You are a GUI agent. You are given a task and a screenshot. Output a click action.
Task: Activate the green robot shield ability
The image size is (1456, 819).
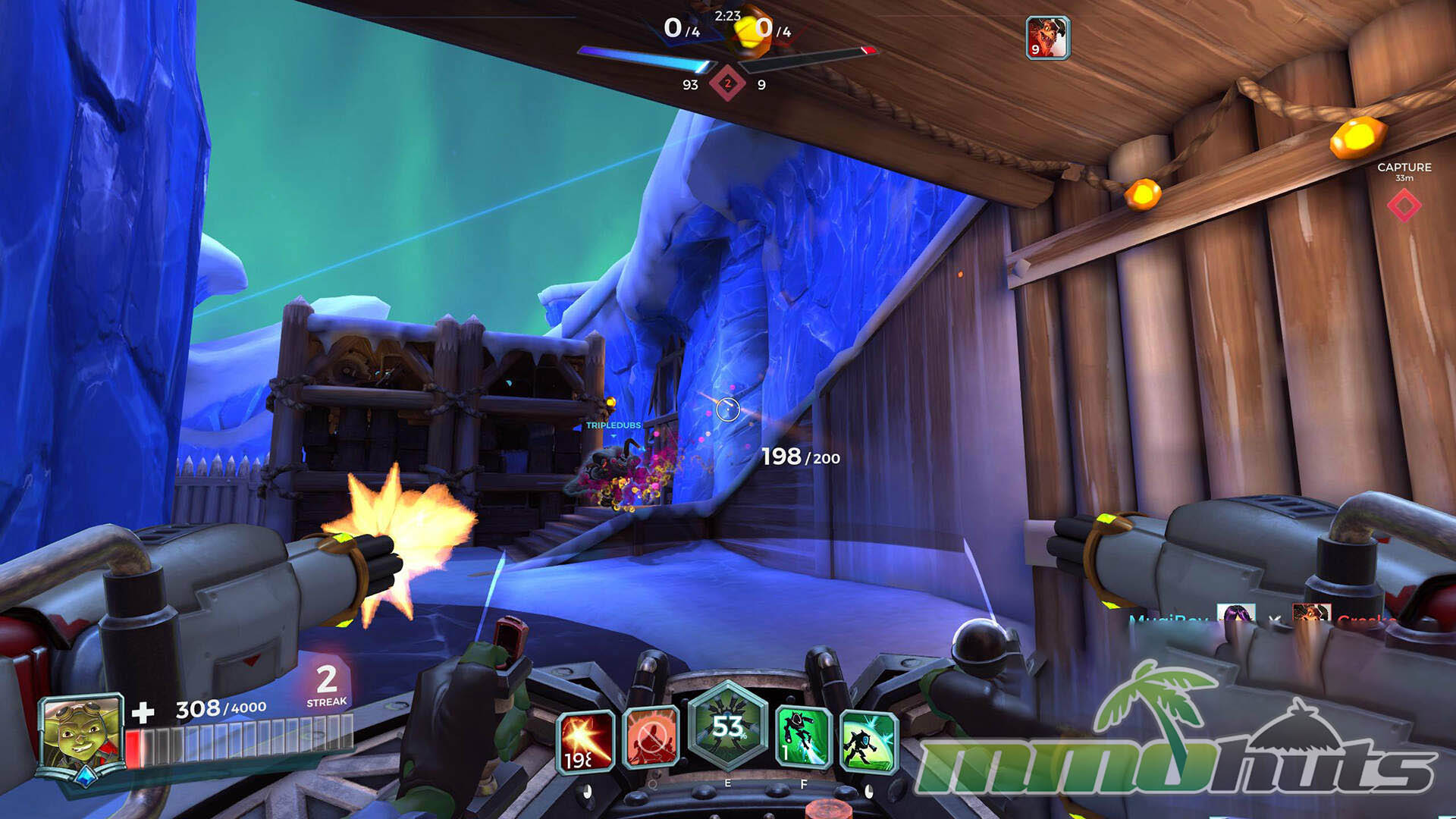tap(869, 741)
